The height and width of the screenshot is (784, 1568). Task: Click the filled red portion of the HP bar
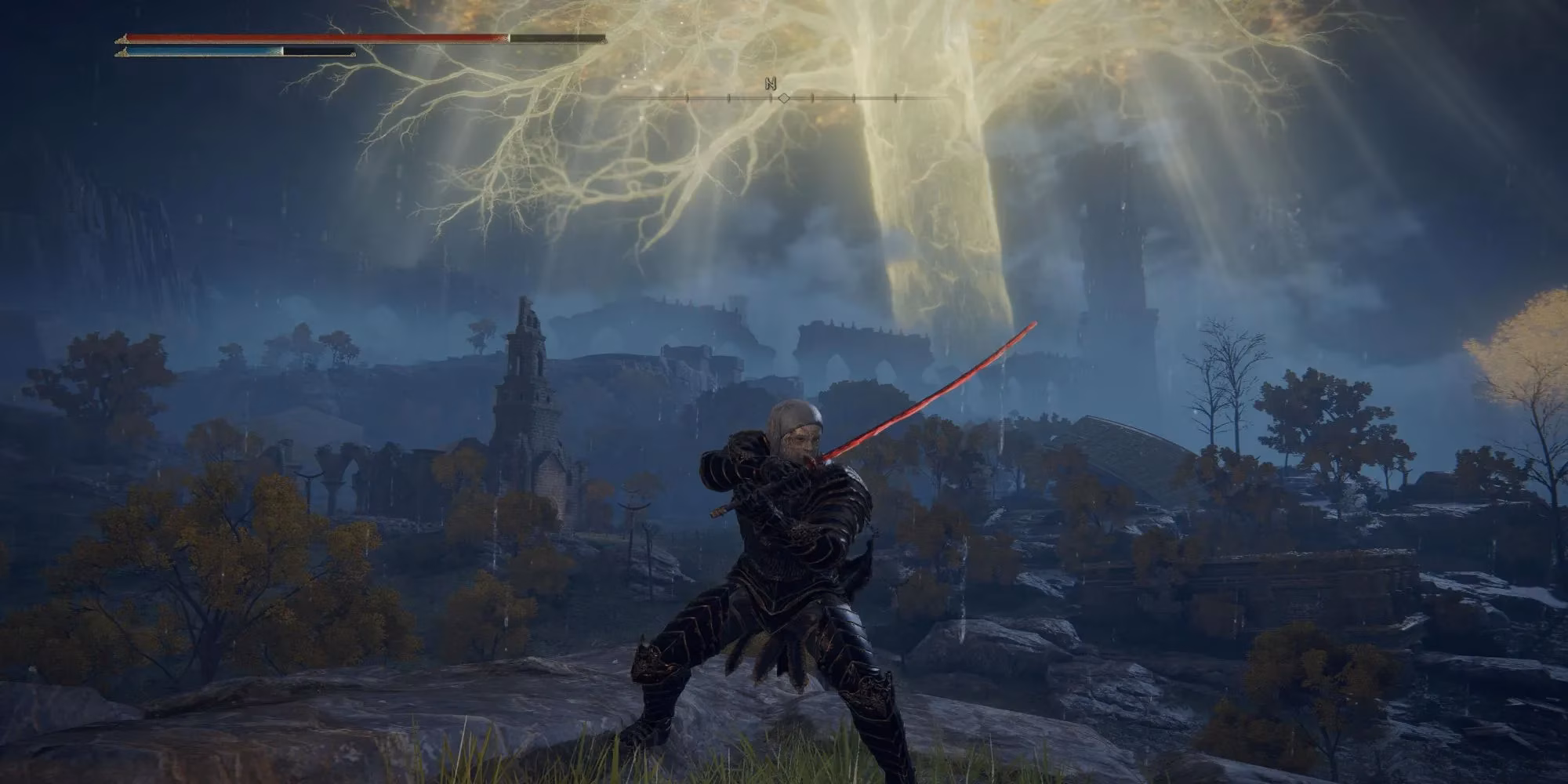pyautogui.click(x=314, y=35)
